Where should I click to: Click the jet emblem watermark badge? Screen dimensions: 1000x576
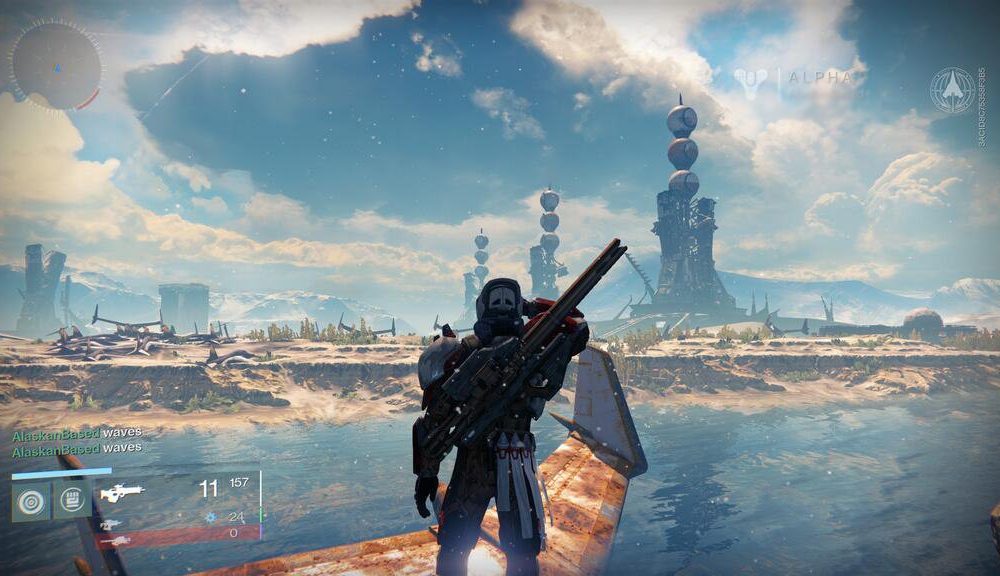pyautogui.click(x=951, y=91)
